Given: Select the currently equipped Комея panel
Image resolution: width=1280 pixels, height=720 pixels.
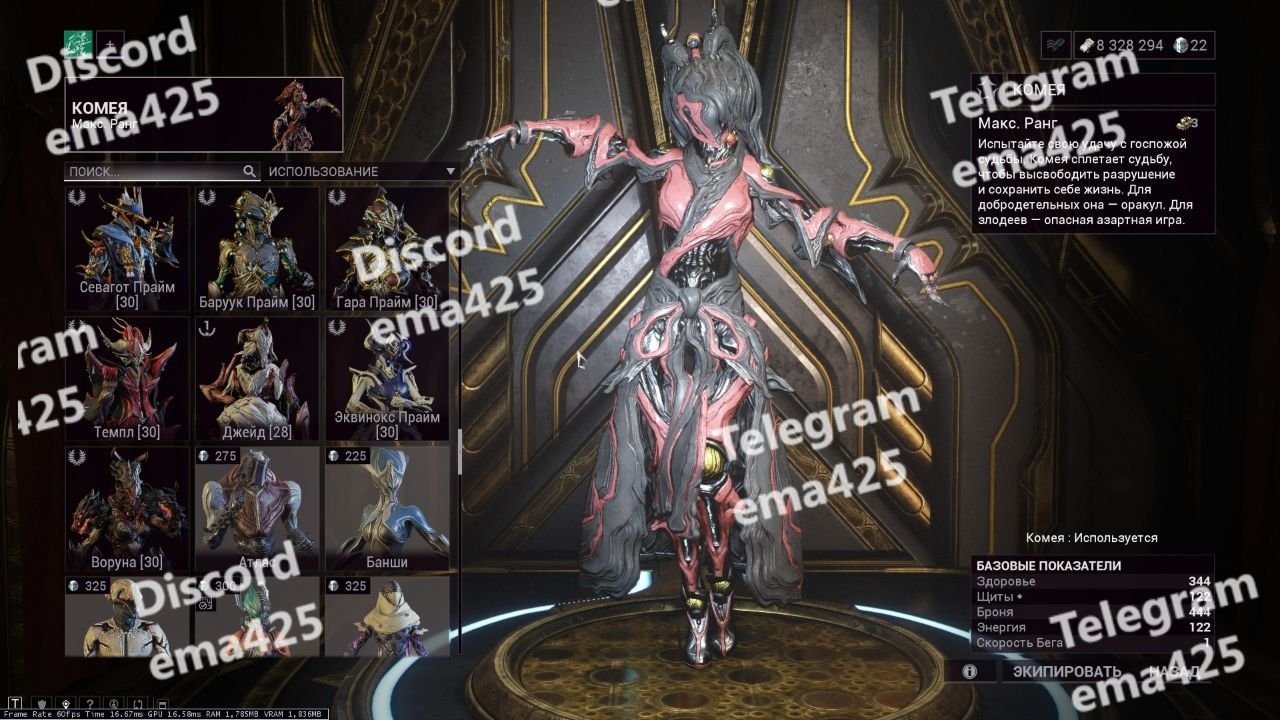Looking at the screenshot, I should point(204,115).
